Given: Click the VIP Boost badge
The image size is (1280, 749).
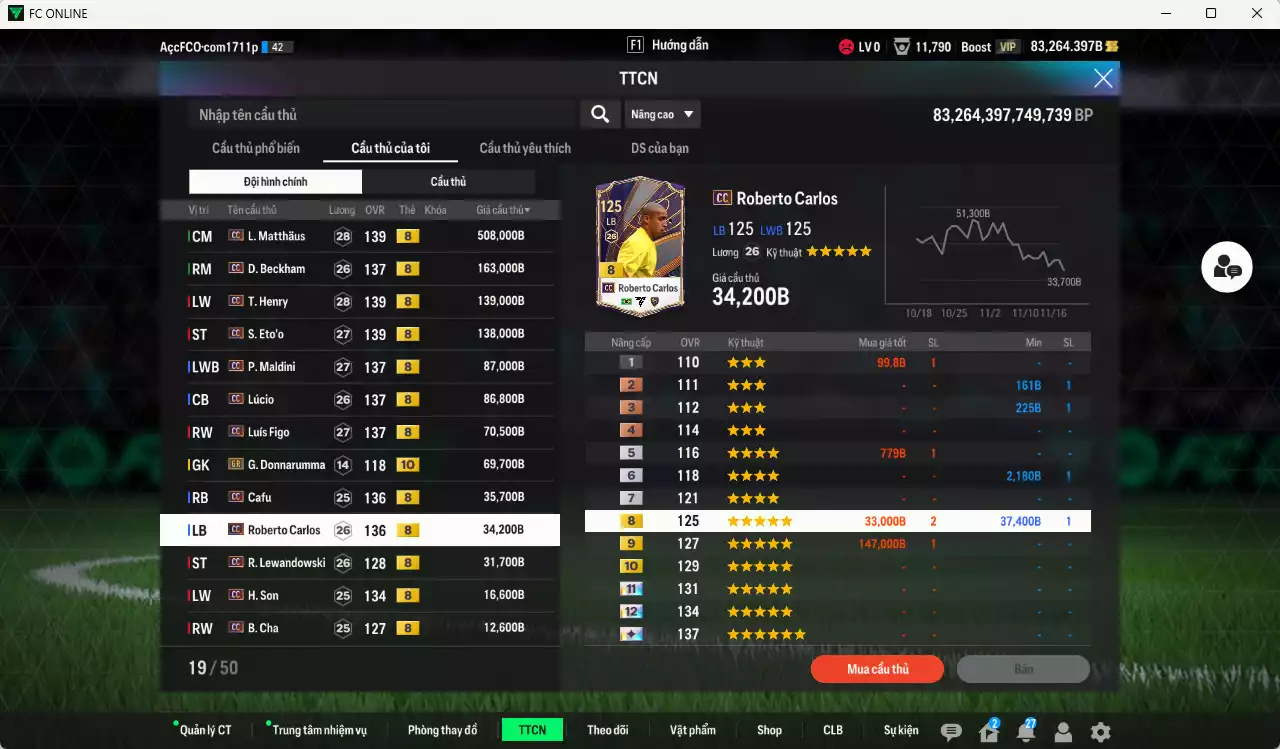Looking at the screenshot, I should pos(1006,46).
